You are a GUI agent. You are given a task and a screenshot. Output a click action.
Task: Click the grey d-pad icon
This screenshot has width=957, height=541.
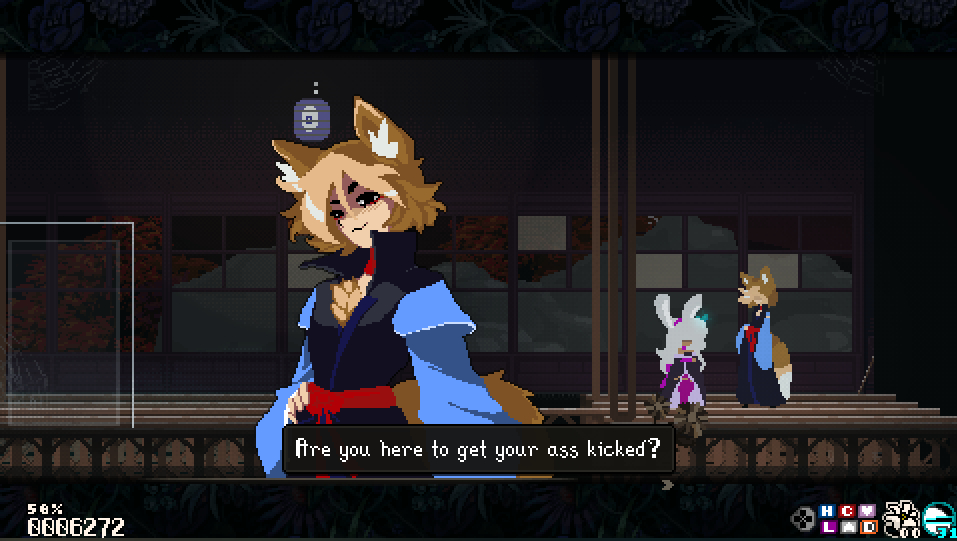[x=803, y=519]
